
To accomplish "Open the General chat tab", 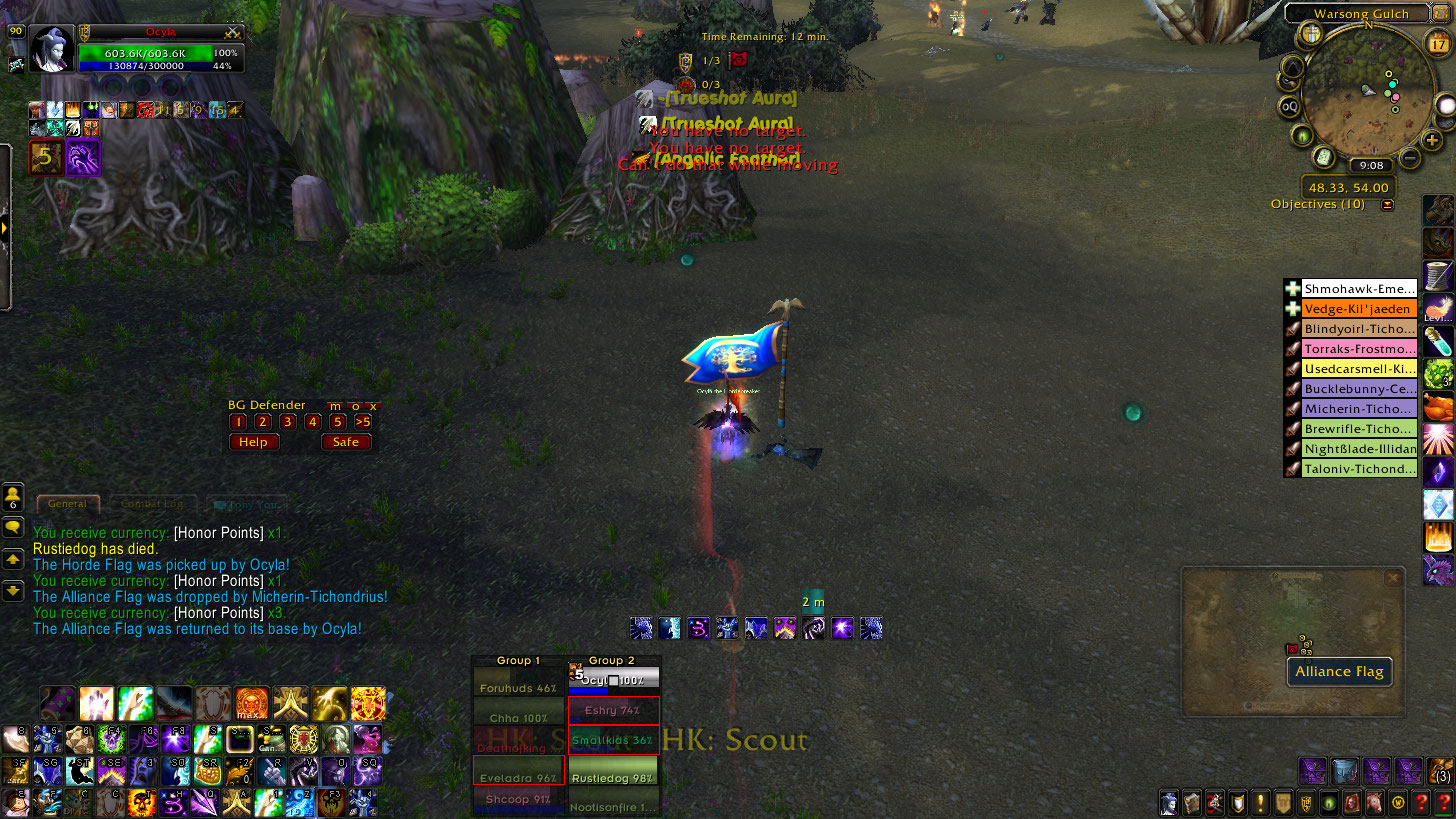I will (x=67, y=505).
